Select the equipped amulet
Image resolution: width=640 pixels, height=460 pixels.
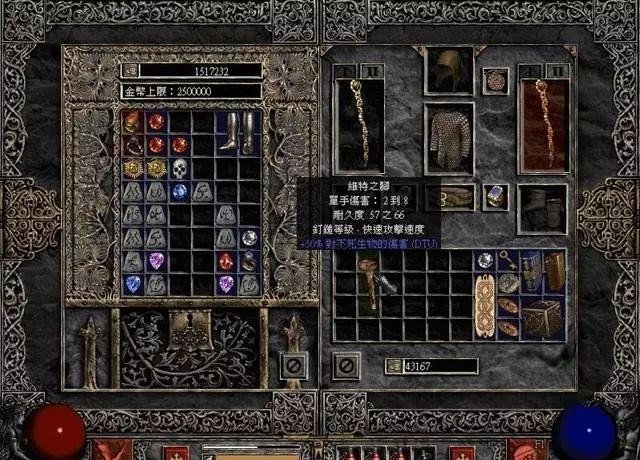[x=495, y=80]
